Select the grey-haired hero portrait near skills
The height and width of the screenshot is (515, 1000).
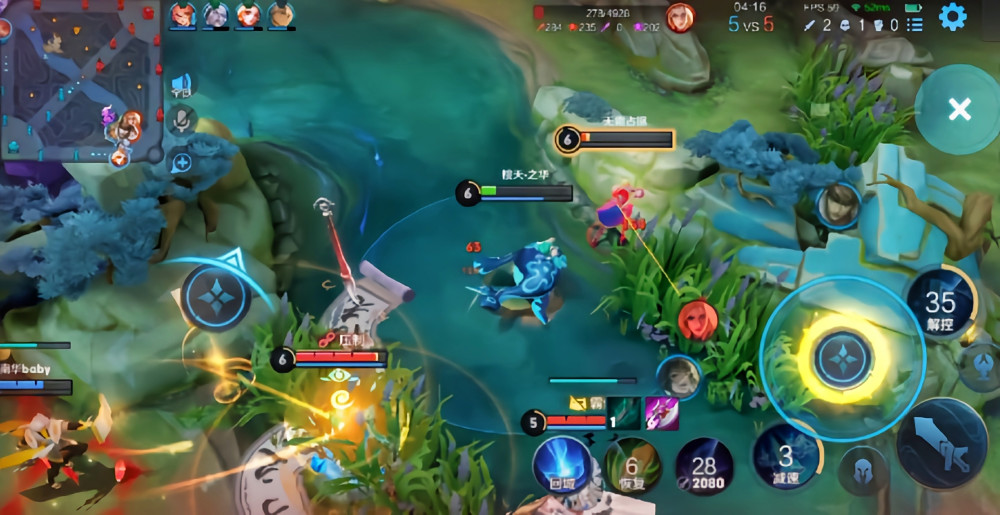[678, 376]
